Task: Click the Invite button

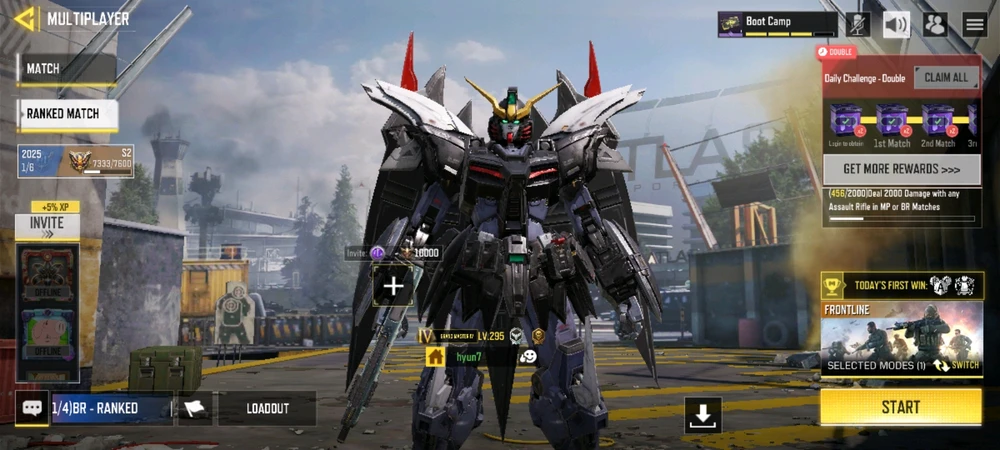Action: pyautogui.click(x=47, y=225)
